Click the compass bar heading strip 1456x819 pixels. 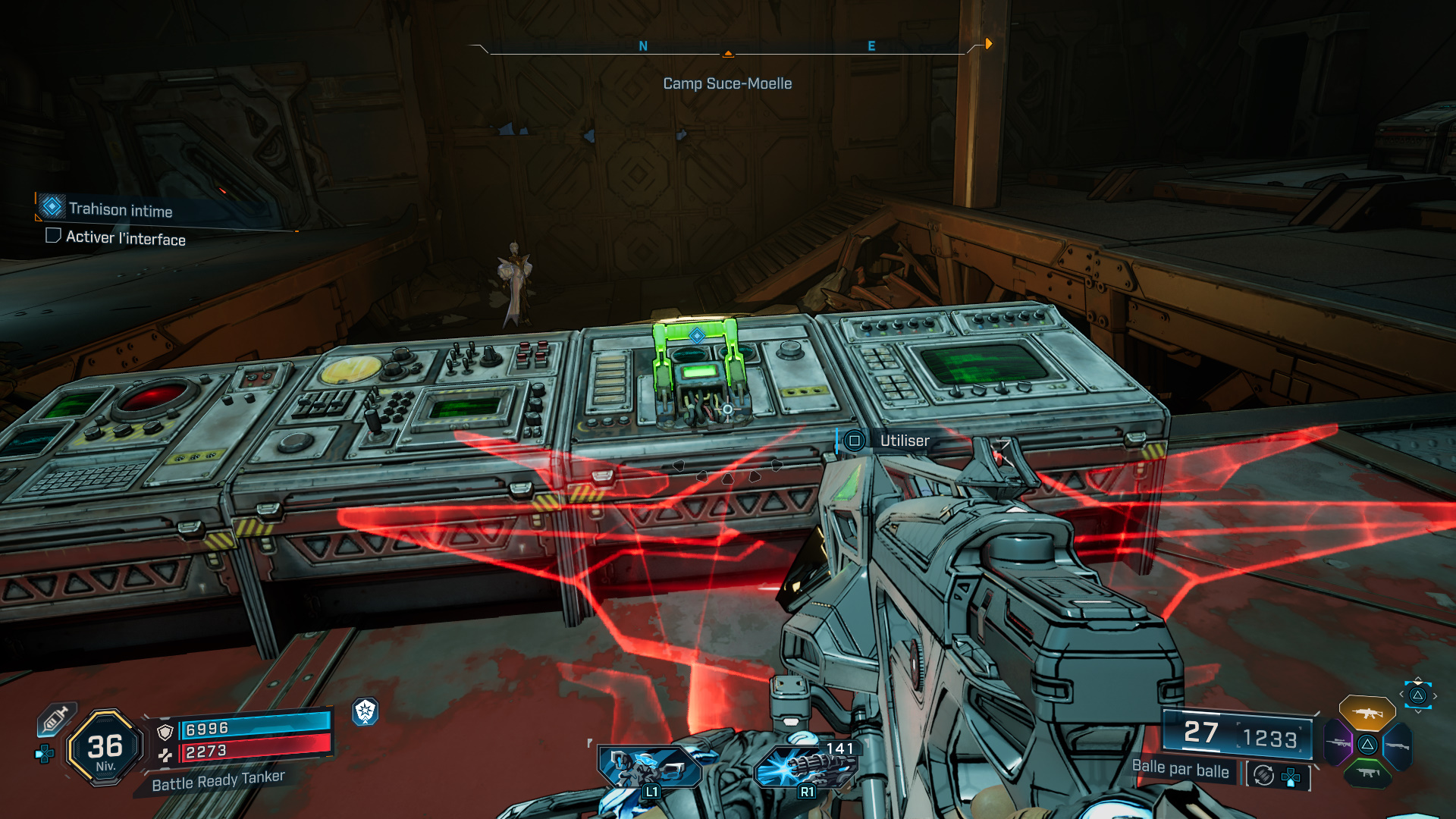[727, 48]
